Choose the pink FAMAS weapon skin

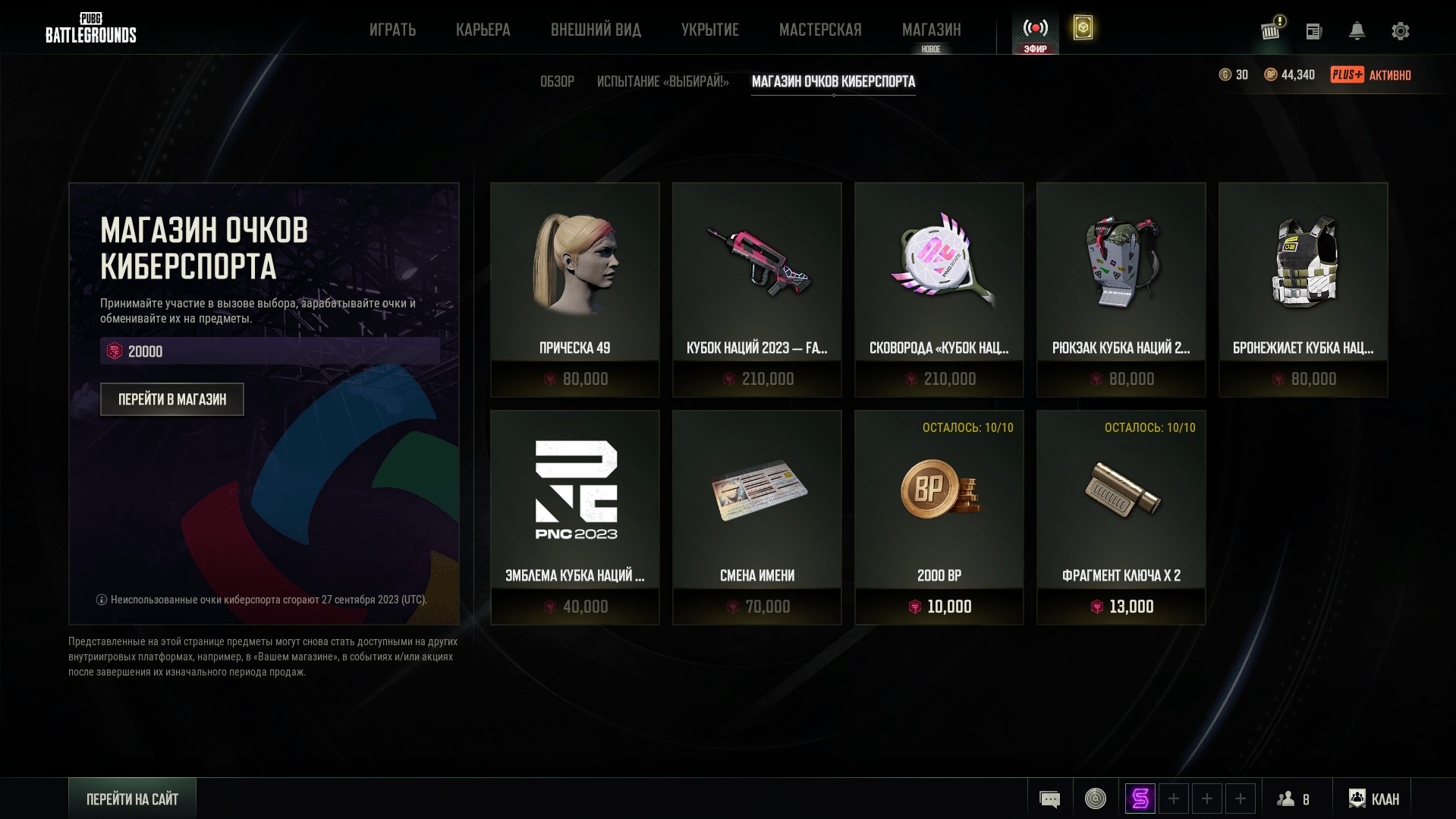click(x=756, y=289)
